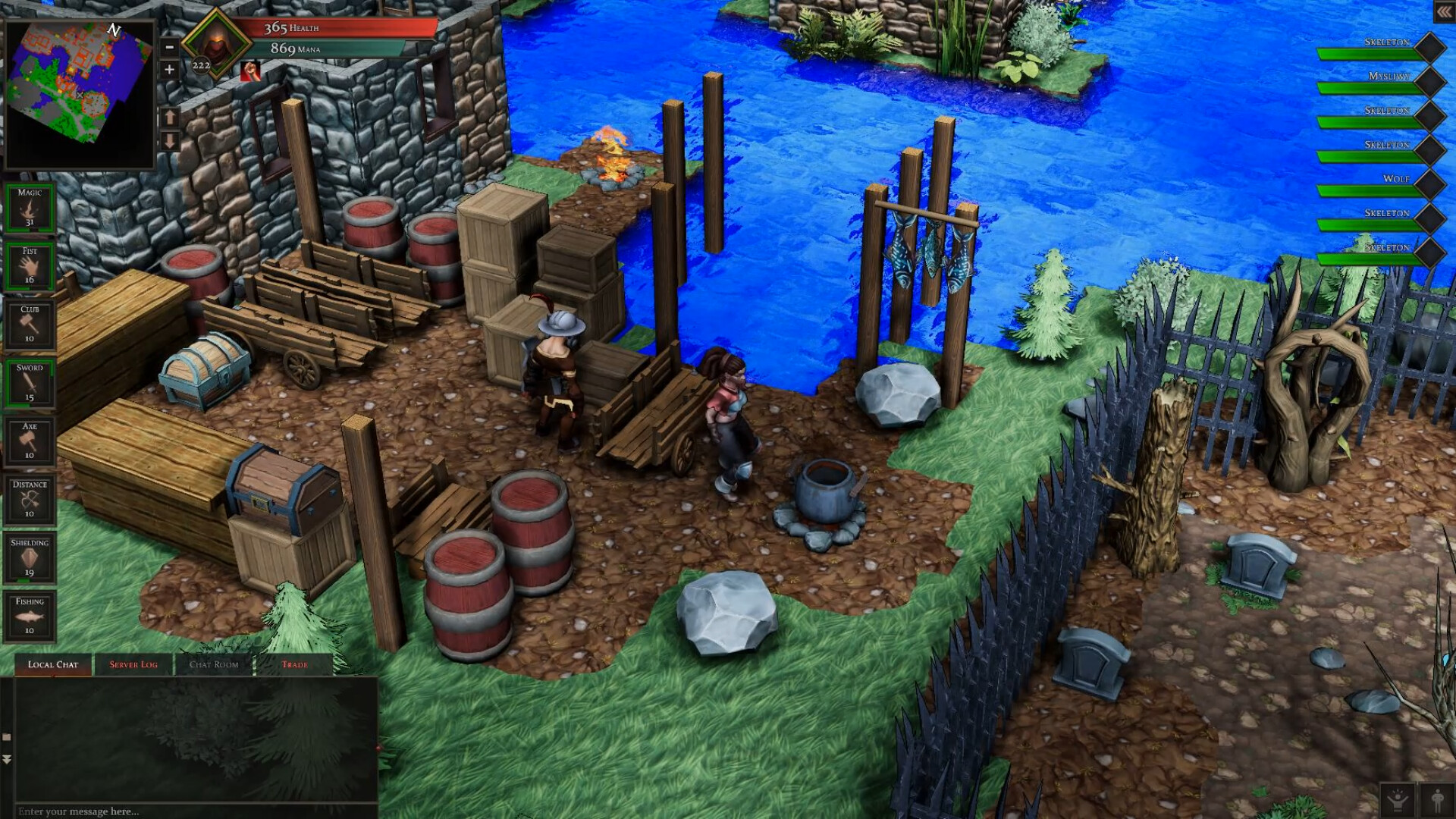This screenshot has width=1456, height=819.
Task: Click the minimap zoom-out minus button
Action: [x=168, y=47]
